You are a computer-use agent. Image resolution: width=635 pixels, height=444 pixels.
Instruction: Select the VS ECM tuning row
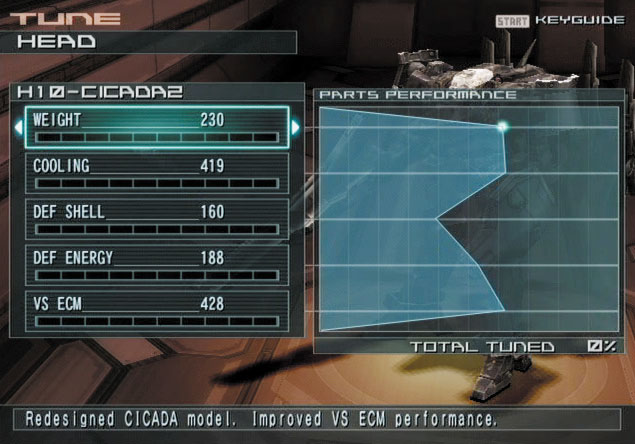click(x=157, y=311)
